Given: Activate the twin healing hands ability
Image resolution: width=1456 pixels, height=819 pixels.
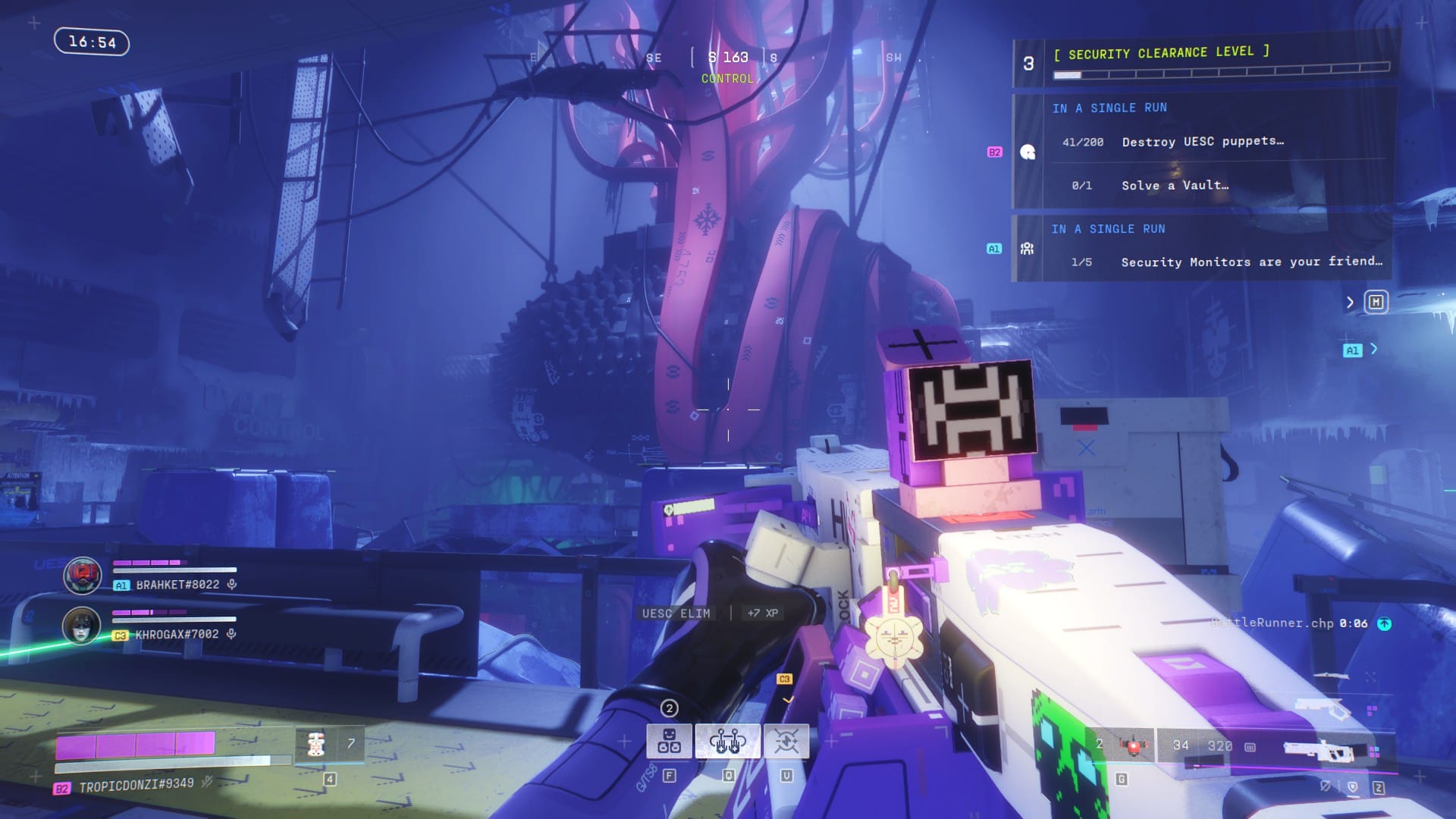Looking at the screenshot, I should [727, 741].
